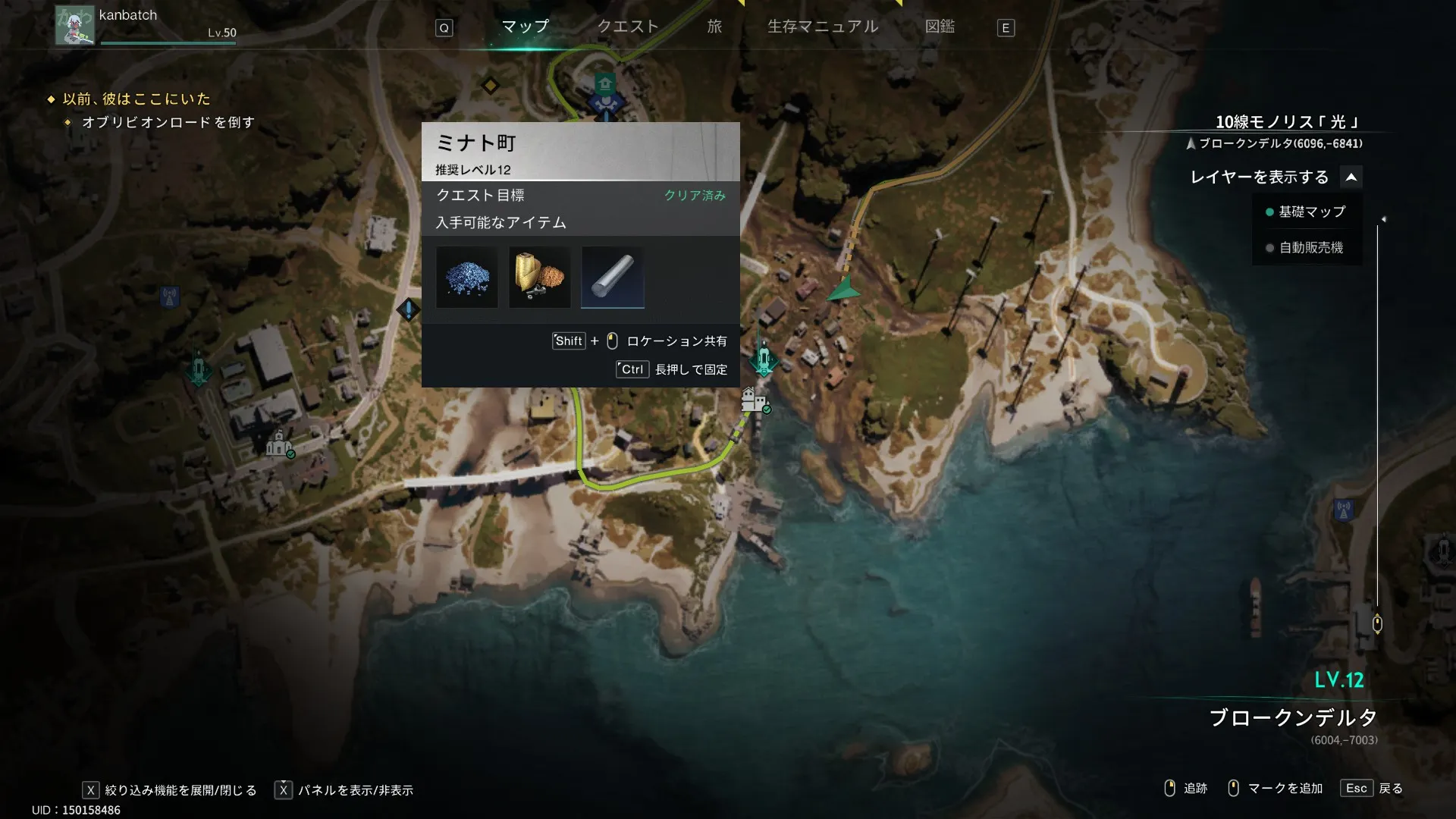The height and width of the screenshot is (819, 1456).
Task: Select the 10線モノリス「光」 tracked location
Action: tap(1288, 122)
